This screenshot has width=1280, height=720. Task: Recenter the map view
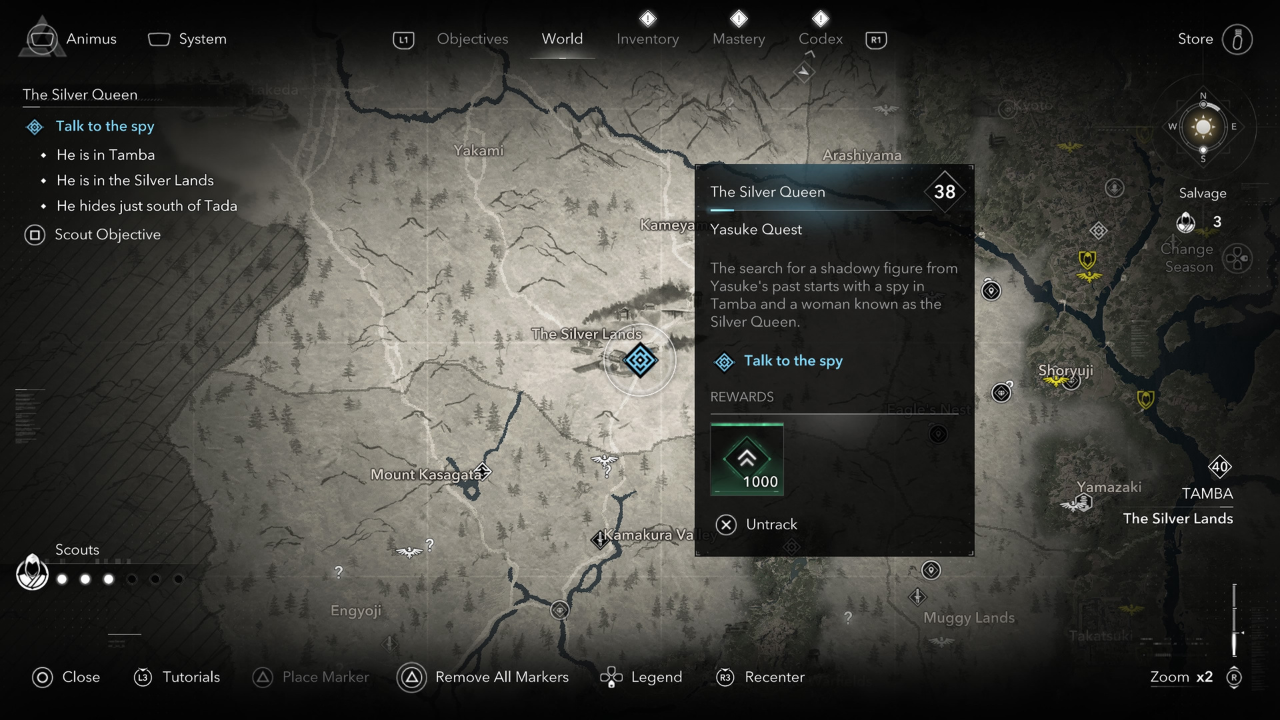click(760, 677)
